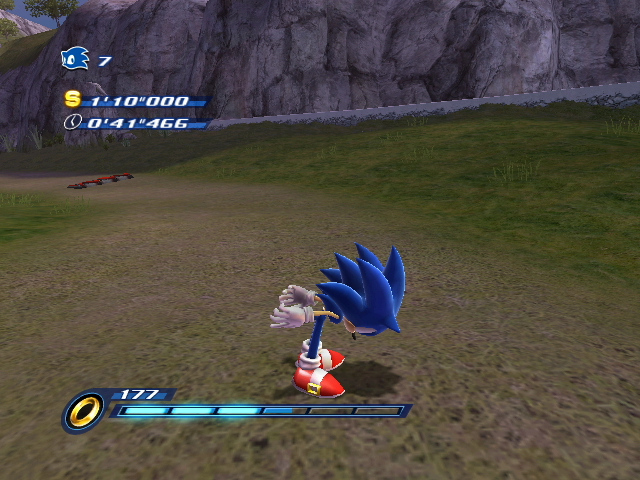Click the yellow S rank icon
The height and width of the screenshot is (480, 640).
coord(72,99)
